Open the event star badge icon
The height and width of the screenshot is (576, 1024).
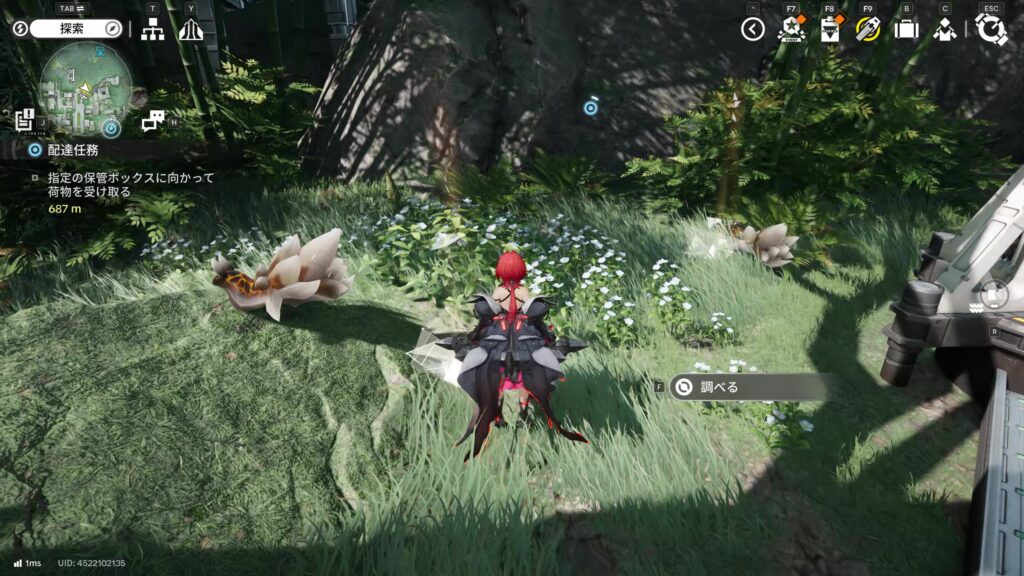coord(790,29)
